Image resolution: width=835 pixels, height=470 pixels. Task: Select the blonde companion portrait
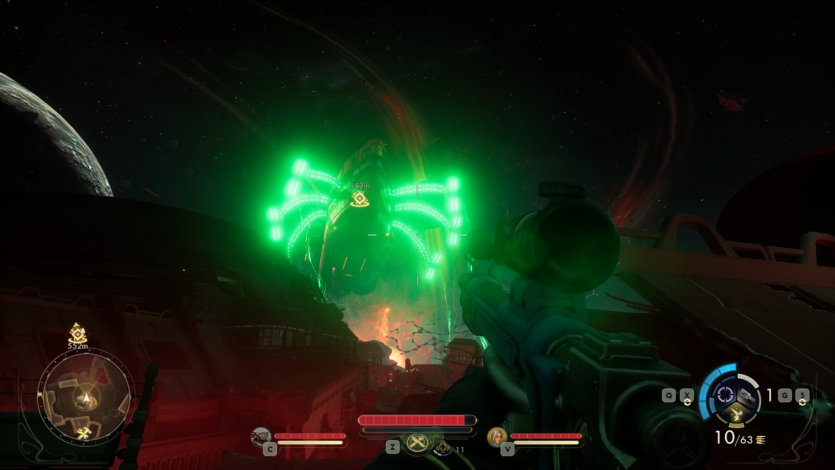coord(496,436)
